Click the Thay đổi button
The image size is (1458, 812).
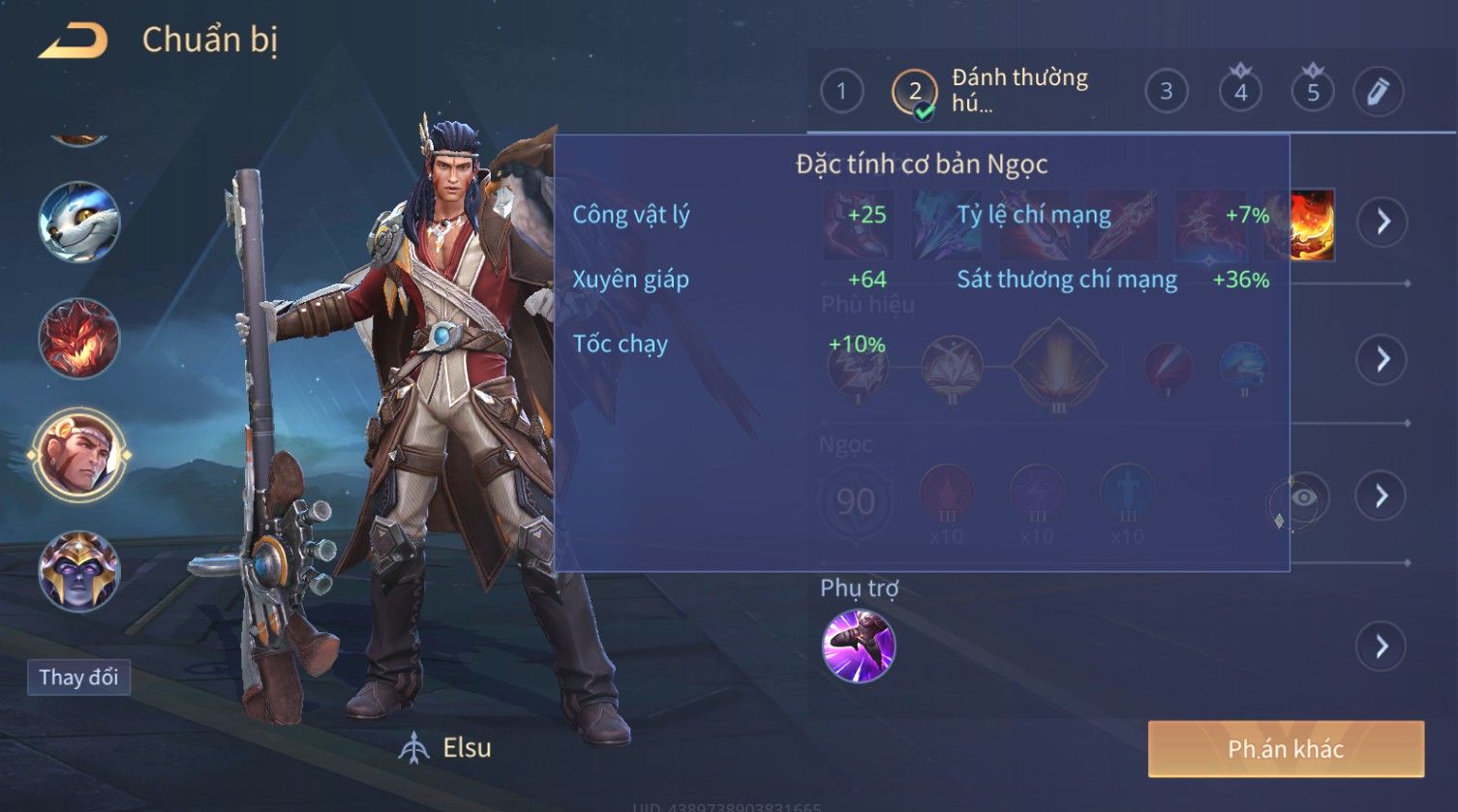coord(78,677)
